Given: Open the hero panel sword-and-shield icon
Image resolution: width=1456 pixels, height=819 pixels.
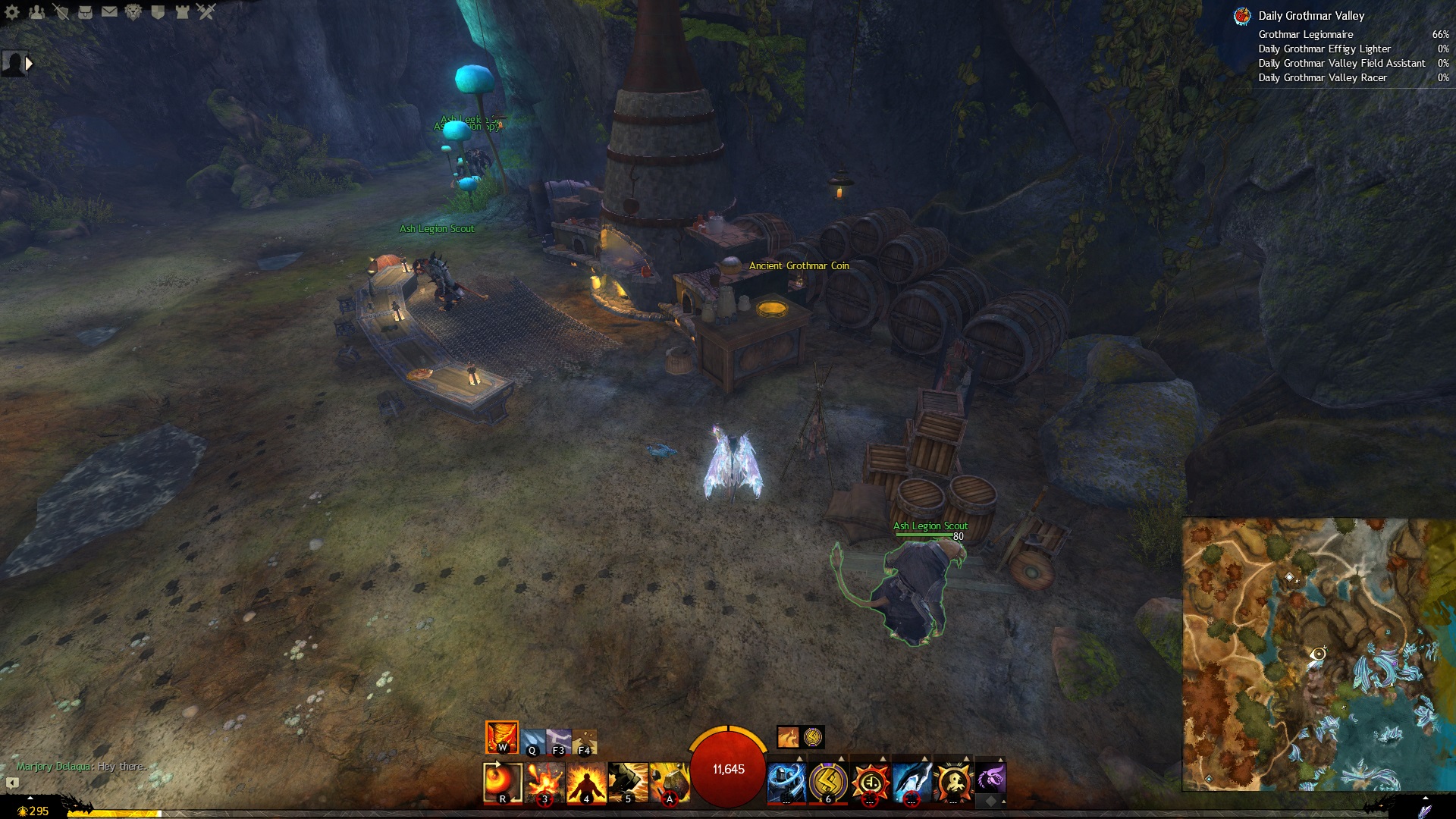Looking at the screenshot, I should (61, 11).
